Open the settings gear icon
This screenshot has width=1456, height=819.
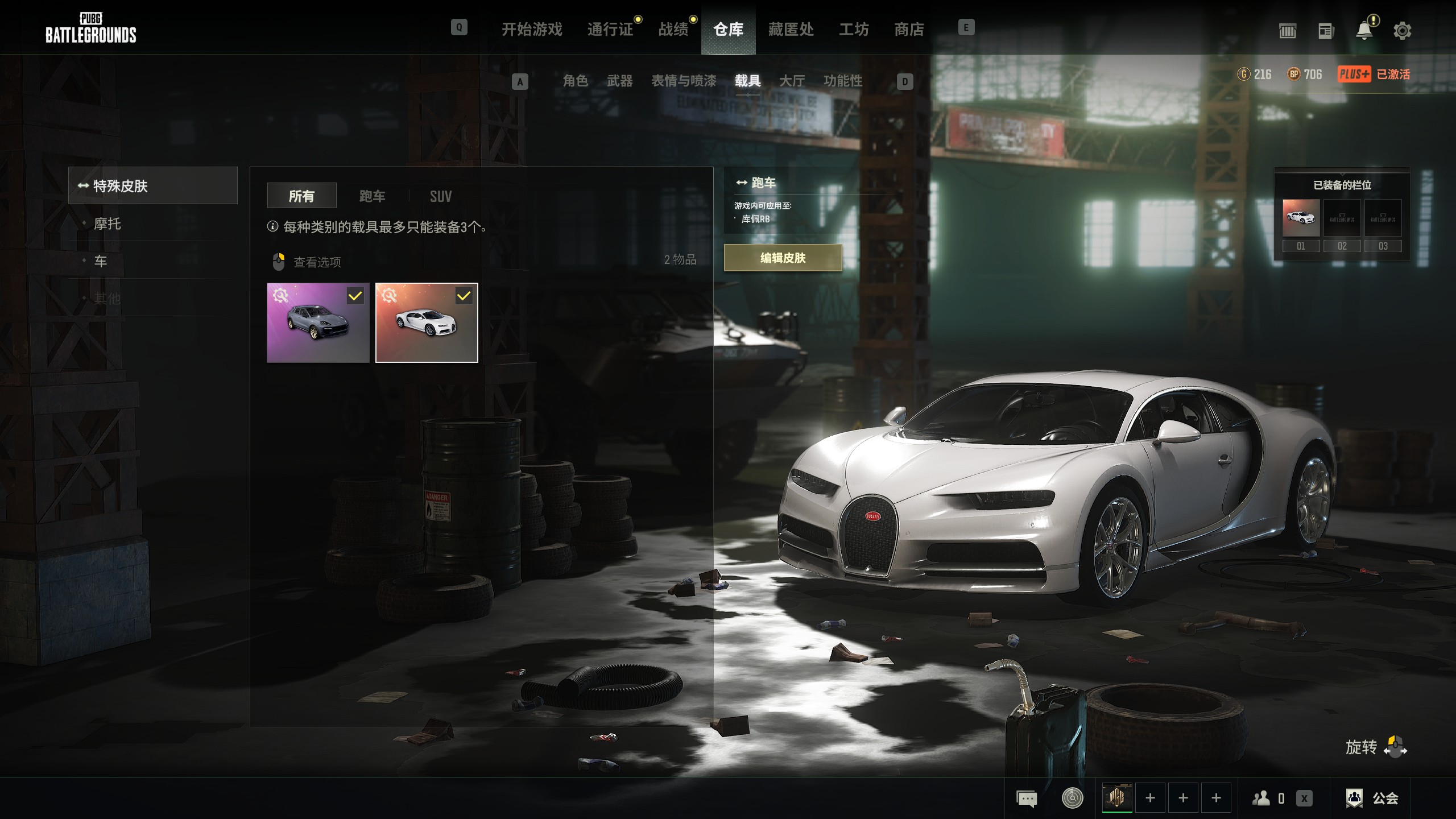(x=1402, y=31)
